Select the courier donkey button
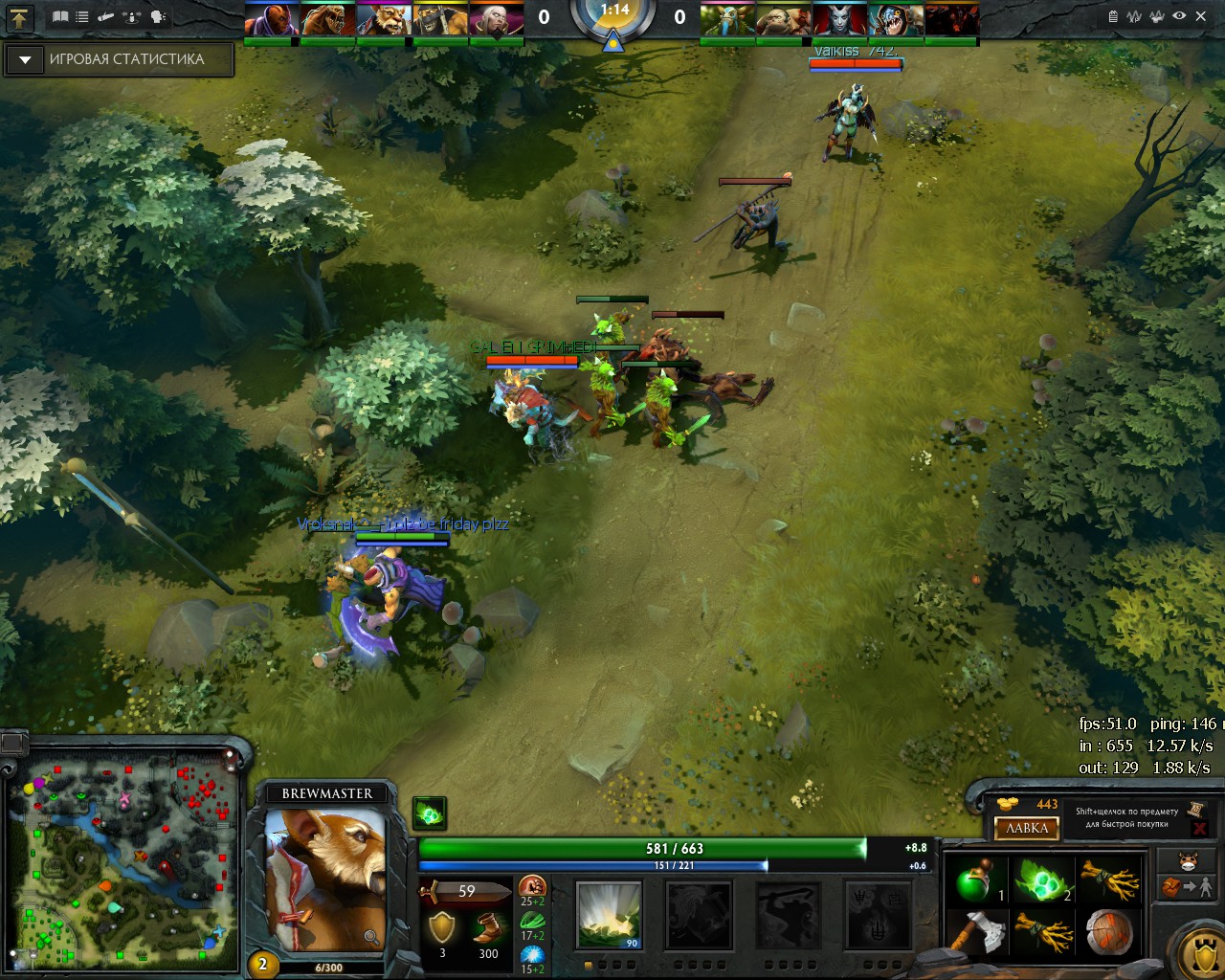Screen dimensions: 1225x980 pyautogui.click(x=1188, y=859)
